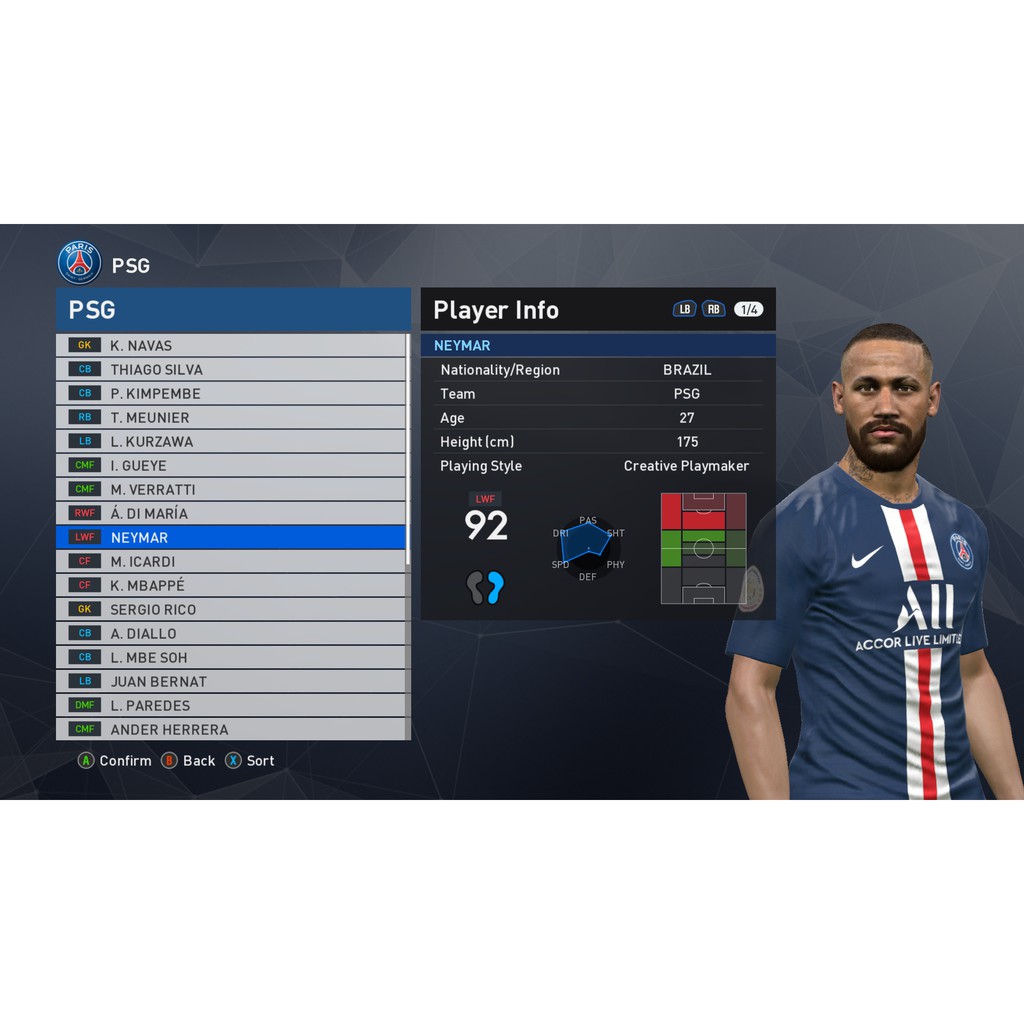Select M. Verratti row
The width and height of the screenshot is (1024, 1024).
[231, 489]
